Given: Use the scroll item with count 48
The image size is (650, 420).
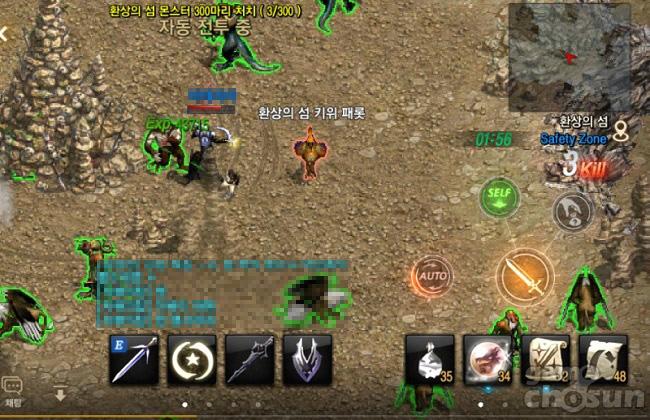Looking at the screenshot, I should (603, 360).
